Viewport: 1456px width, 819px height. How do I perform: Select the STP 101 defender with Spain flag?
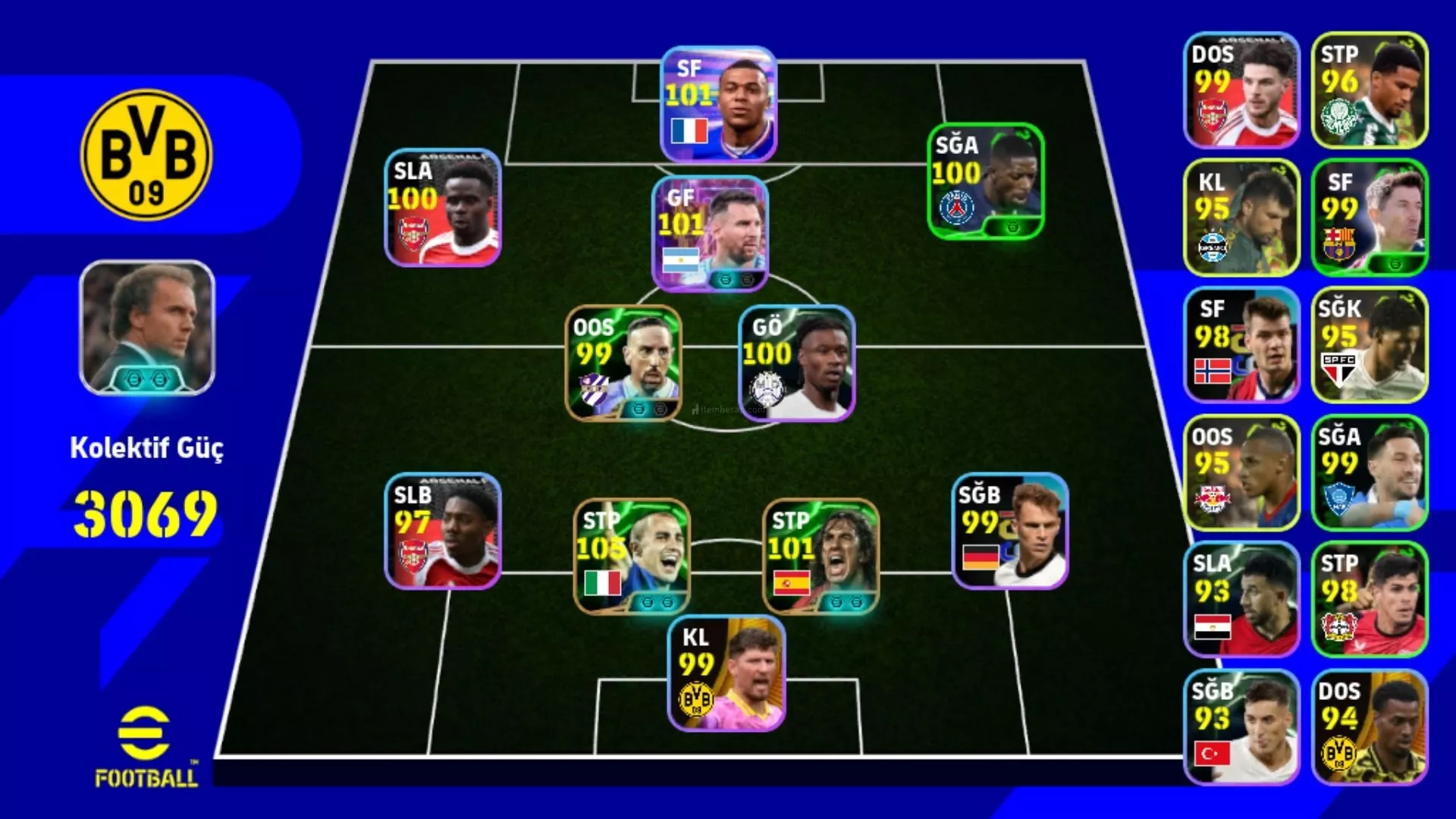pos(821,556)
